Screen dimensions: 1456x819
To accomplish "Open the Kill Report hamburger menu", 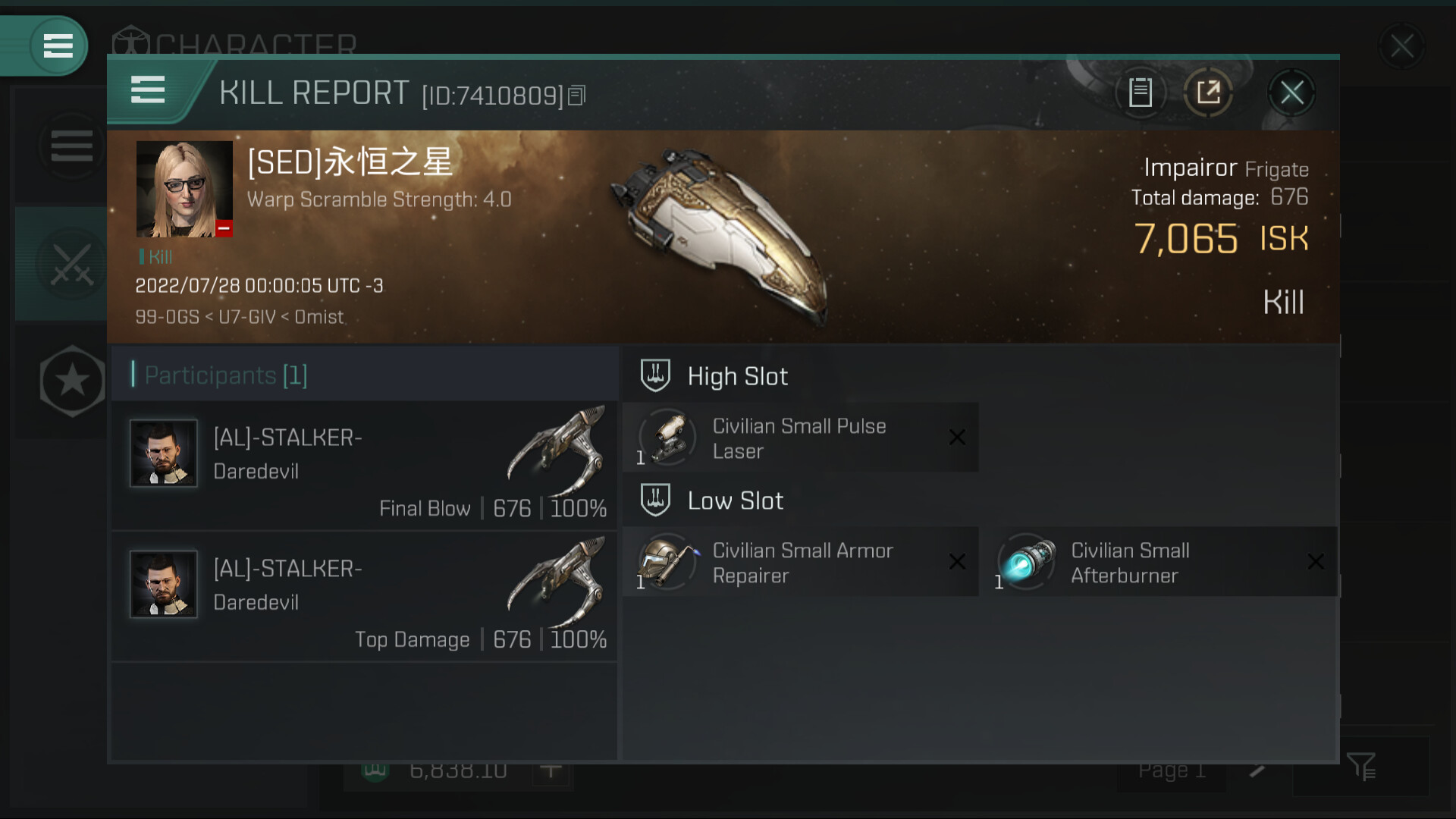I will coord(148,90).
